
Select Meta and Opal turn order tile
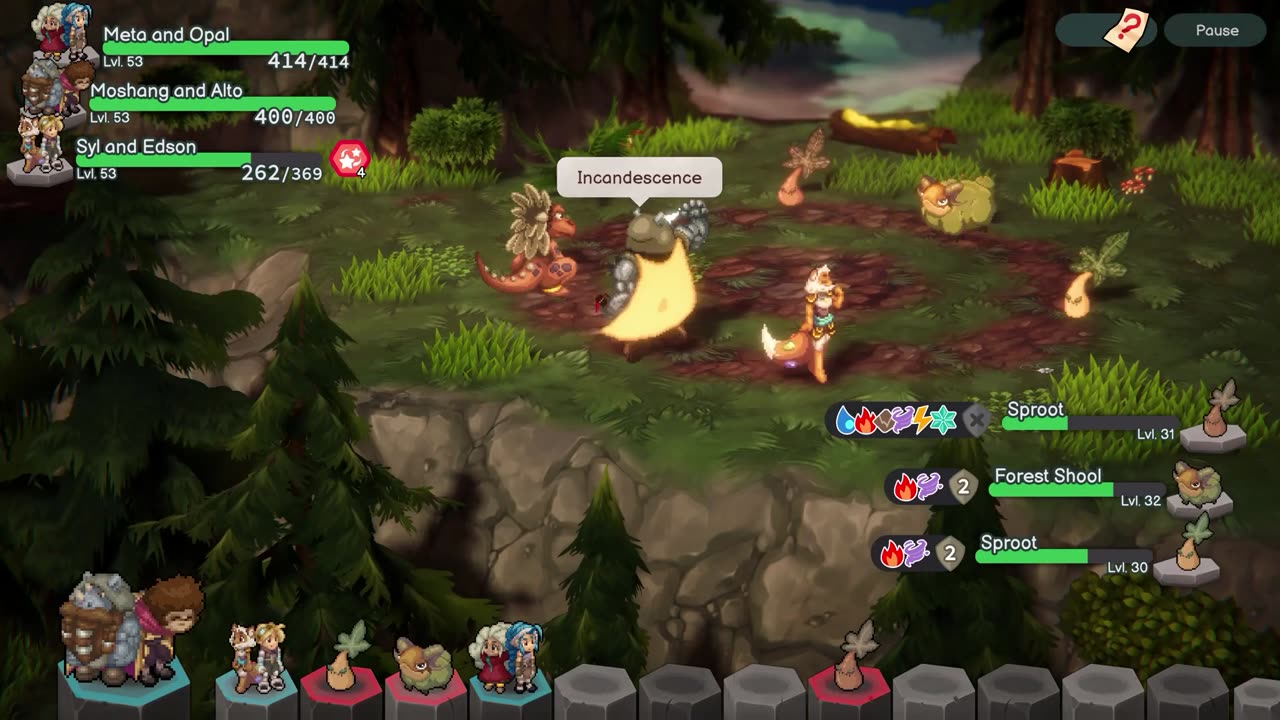[510, 660]
